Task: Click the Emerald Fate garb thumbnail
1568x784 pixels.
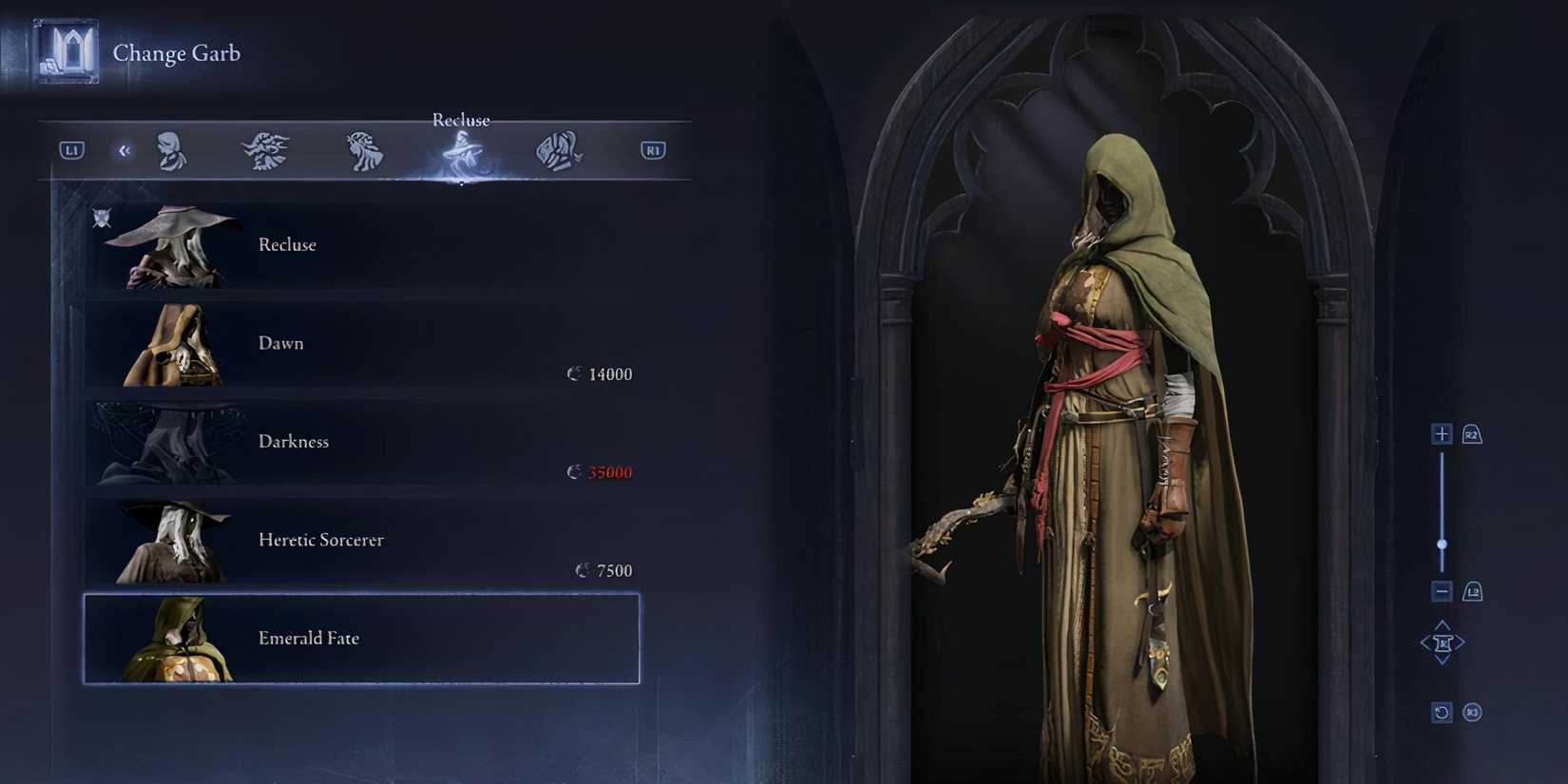Action: tap(181, 639)
